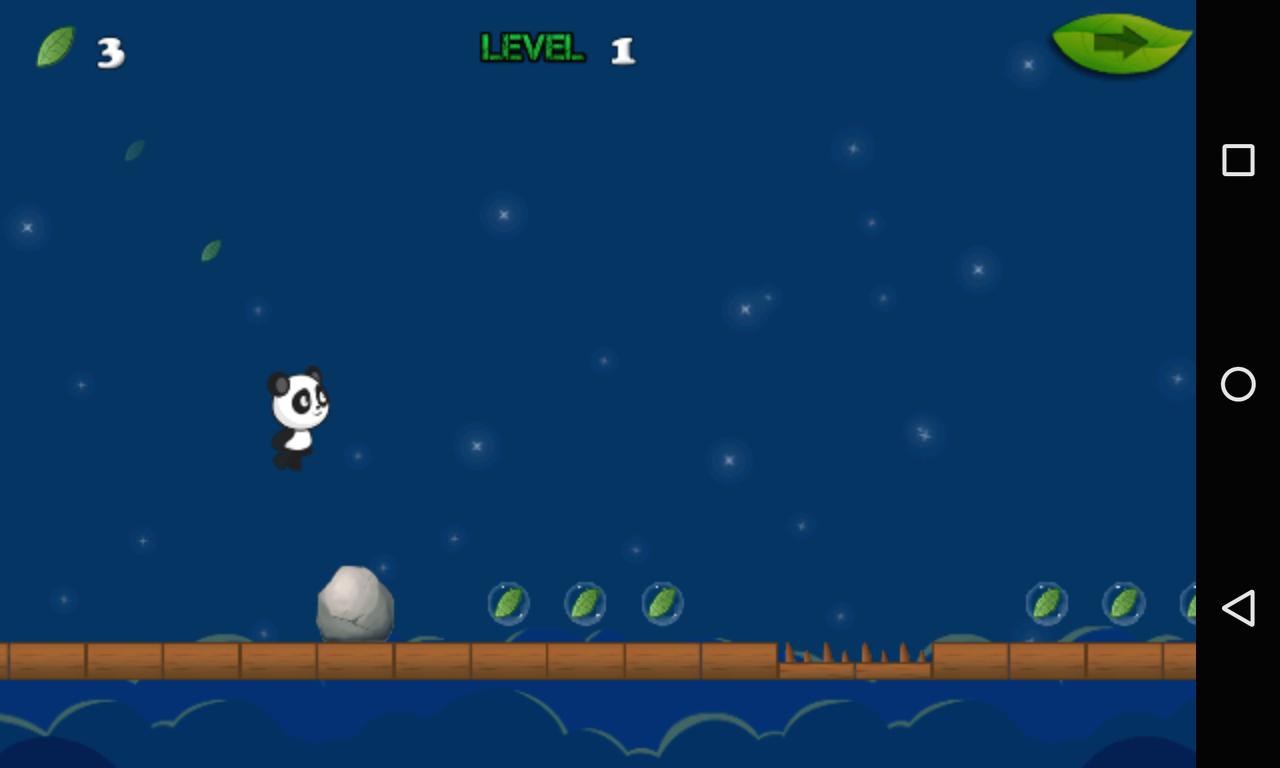The image size is (1280, 768).
Task: Tap the rock boulder on the platform
Action: [x=355, y=605]
